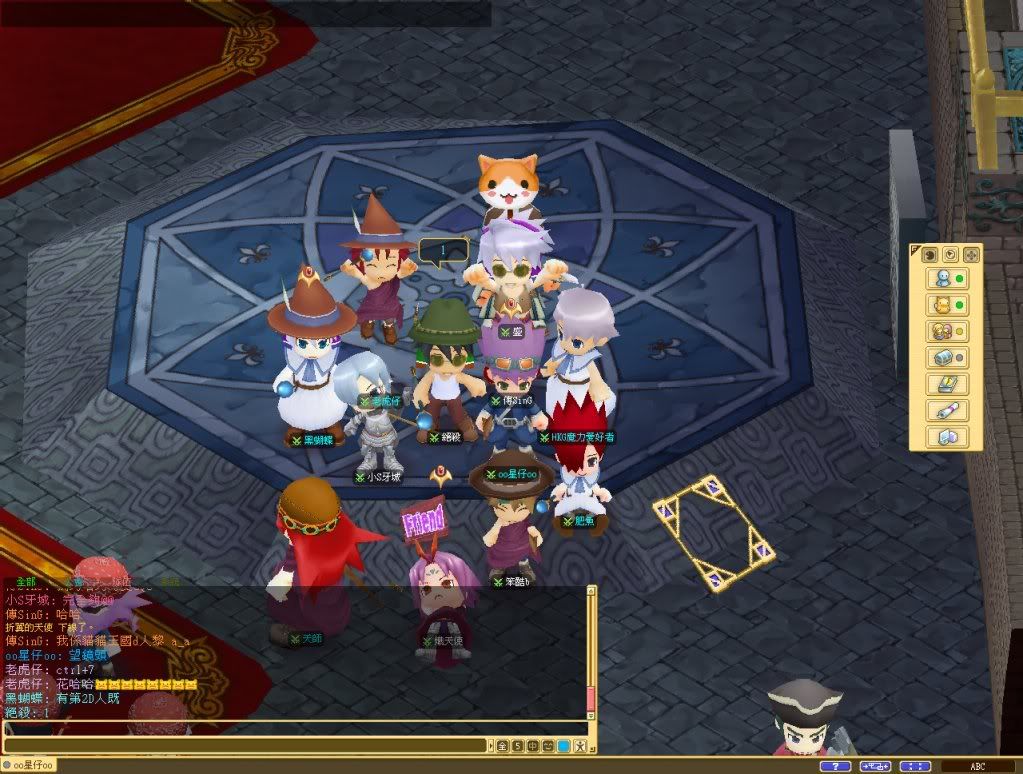
Task: Click the left round button atop side panel
Action: [x=928, y=254]
